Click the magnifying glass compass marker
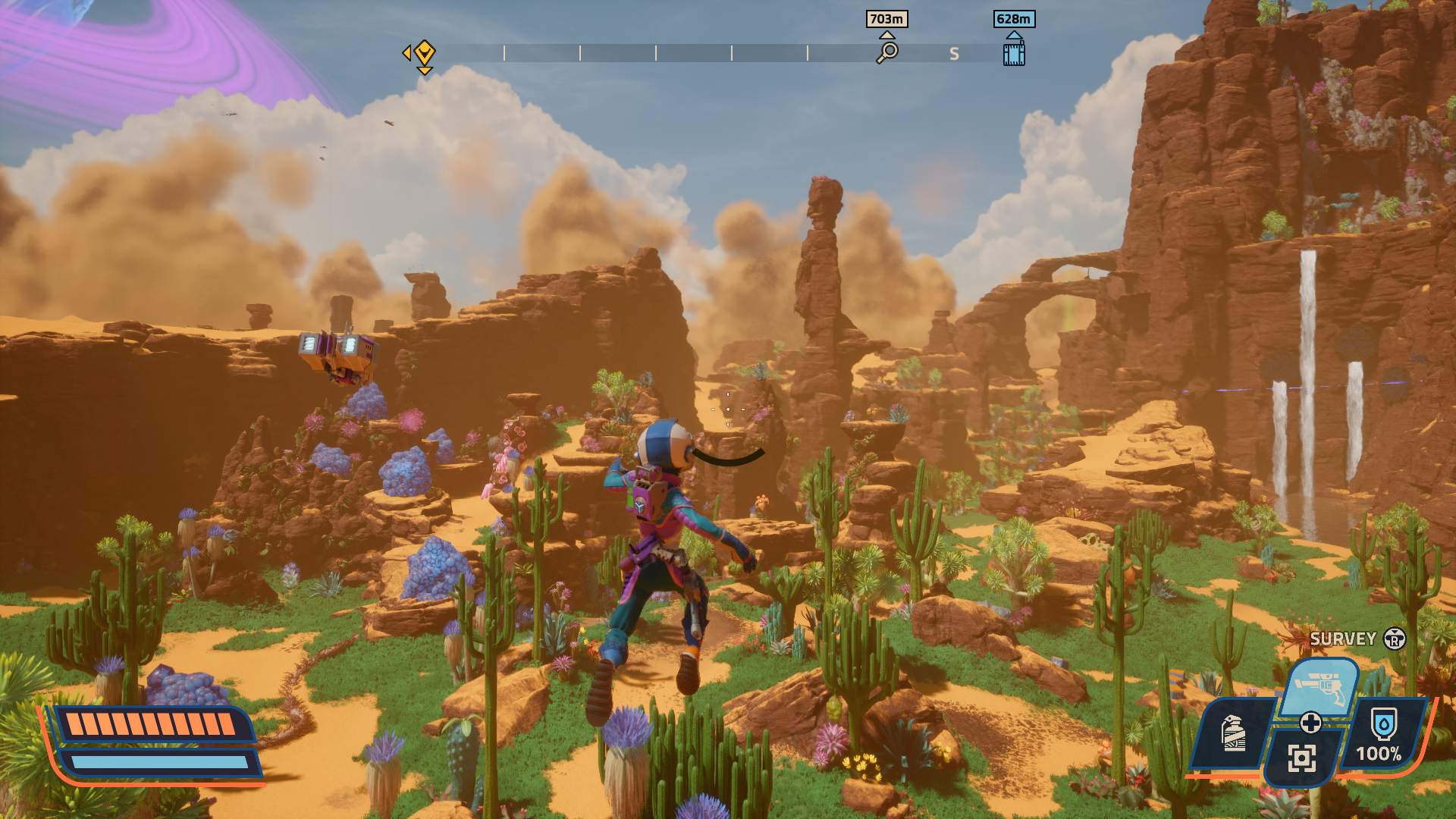This screenshot has width=1456, height=819. (886, 52)
